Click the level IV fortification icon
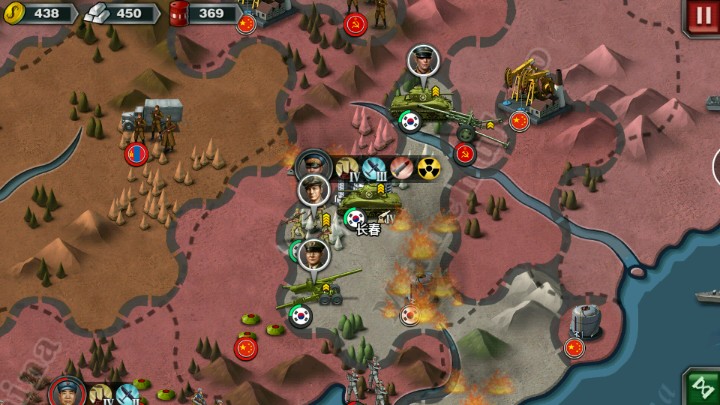The width and height of the screenshot is (720, 405). 348,168
